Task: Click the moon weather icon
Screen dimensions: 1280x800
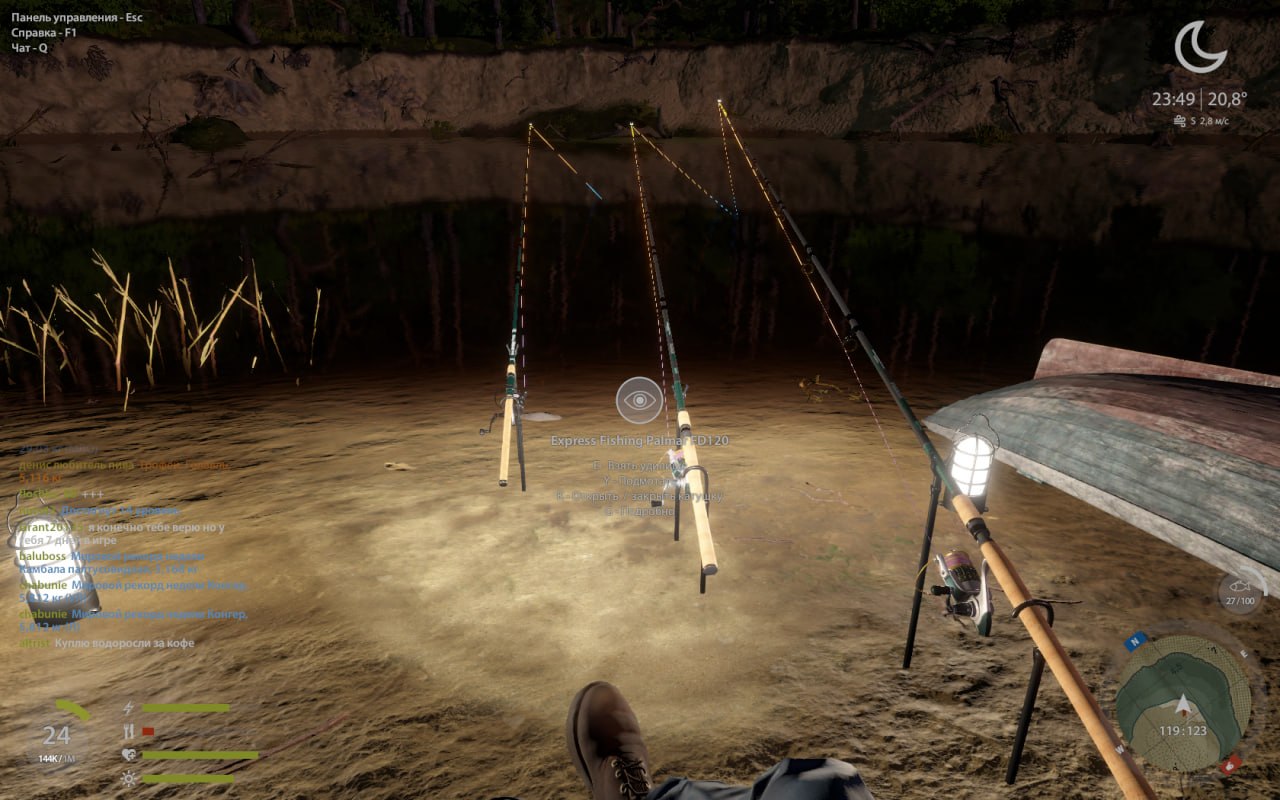Action: 1199,47
